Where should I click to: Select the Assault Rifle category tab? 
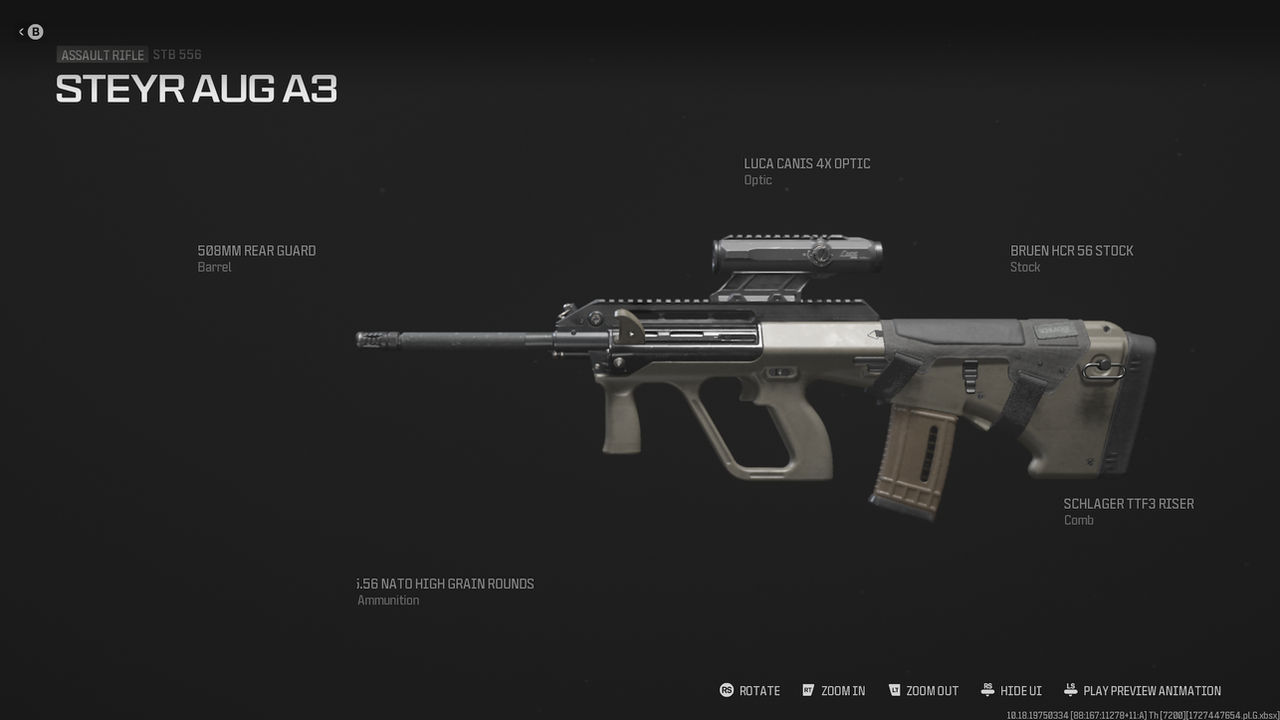click(x=101, y=54)
